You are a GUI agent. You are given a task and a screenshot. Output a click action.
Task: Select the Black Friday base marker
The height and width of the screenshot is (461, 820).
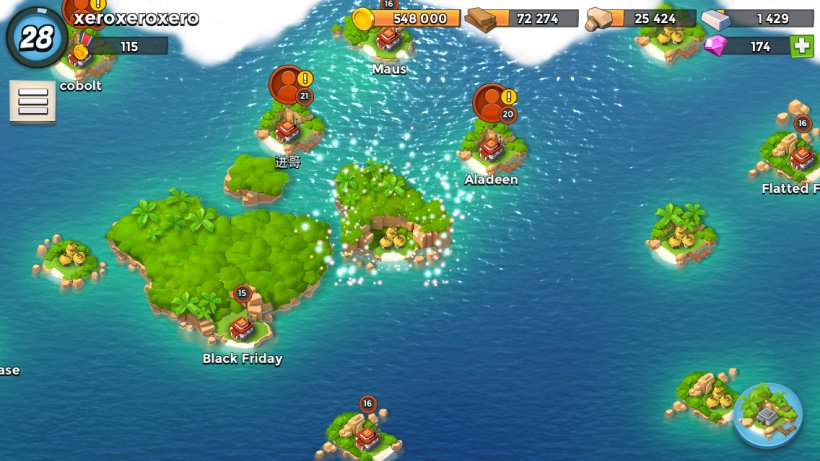pyautogui.click(x=242, y=327)
